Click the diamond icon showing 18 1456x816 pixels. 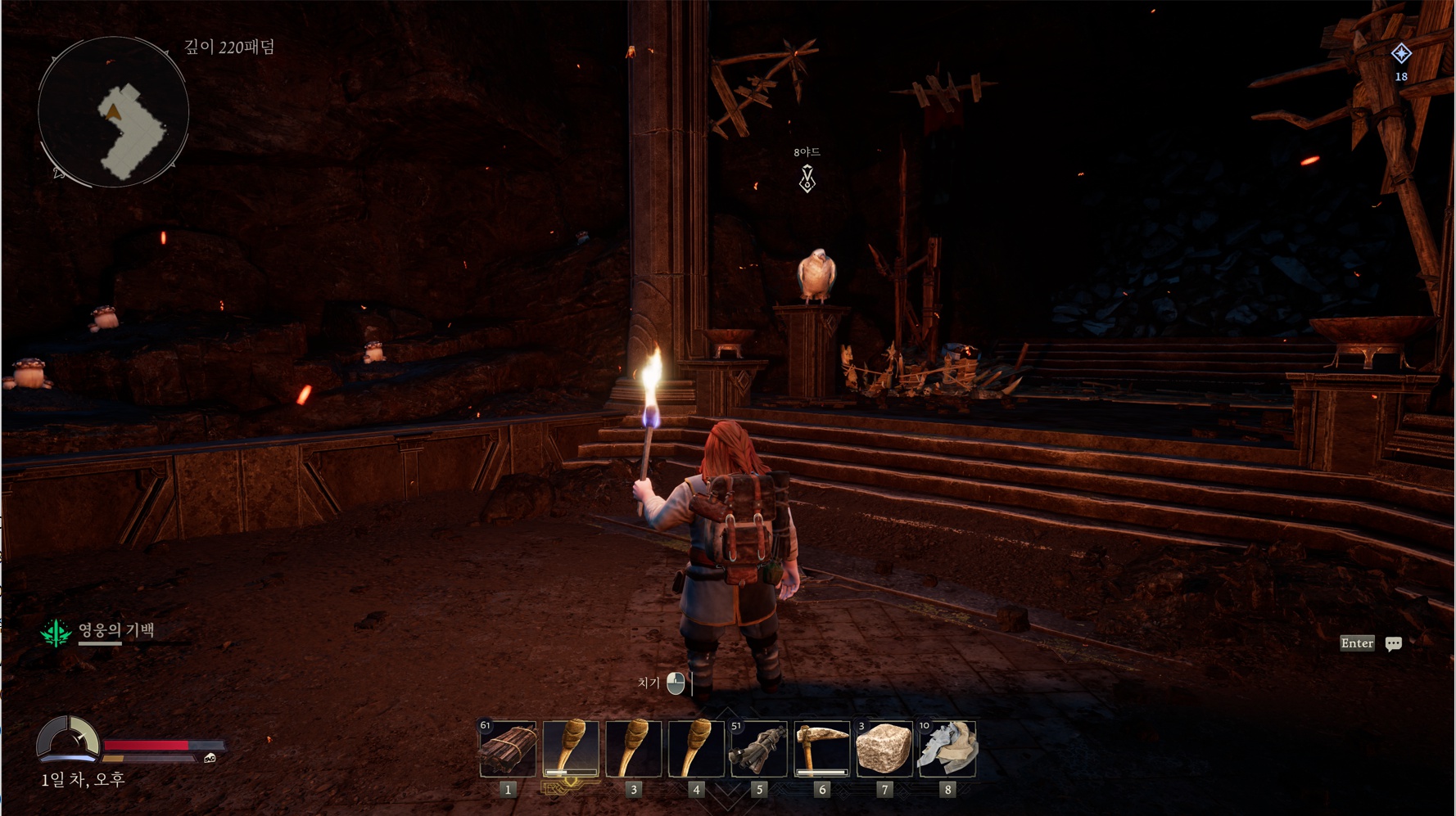click(1401, 54)
